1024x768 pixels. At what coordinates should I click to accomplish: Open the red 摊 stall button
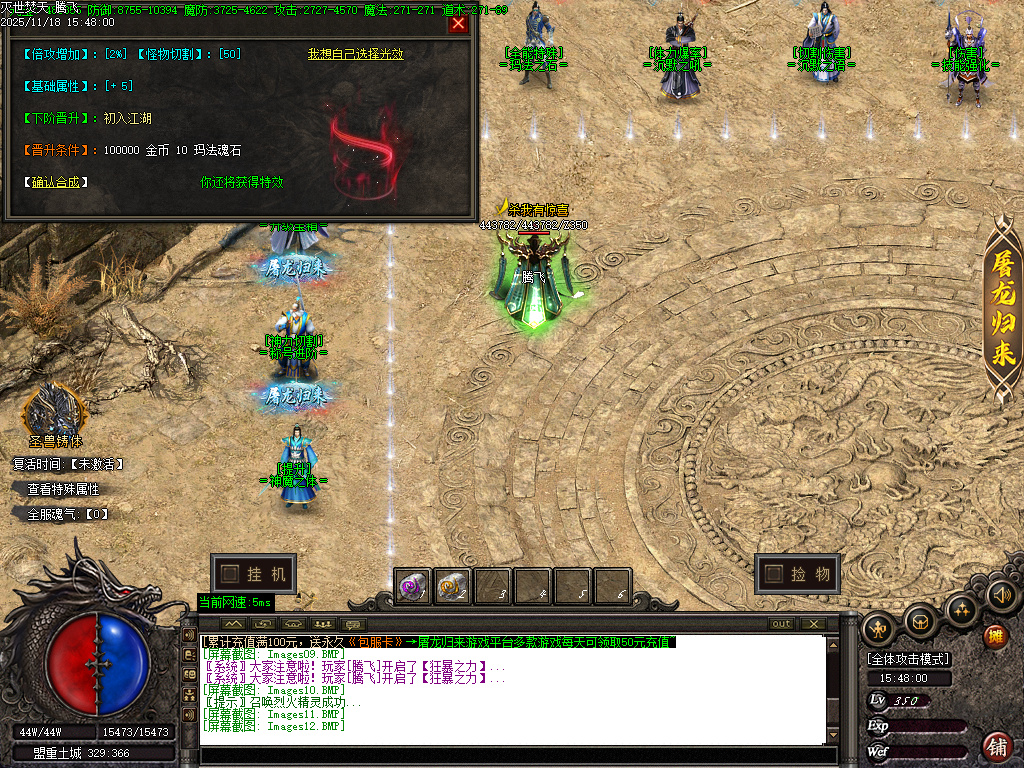(x=996, y=636)
